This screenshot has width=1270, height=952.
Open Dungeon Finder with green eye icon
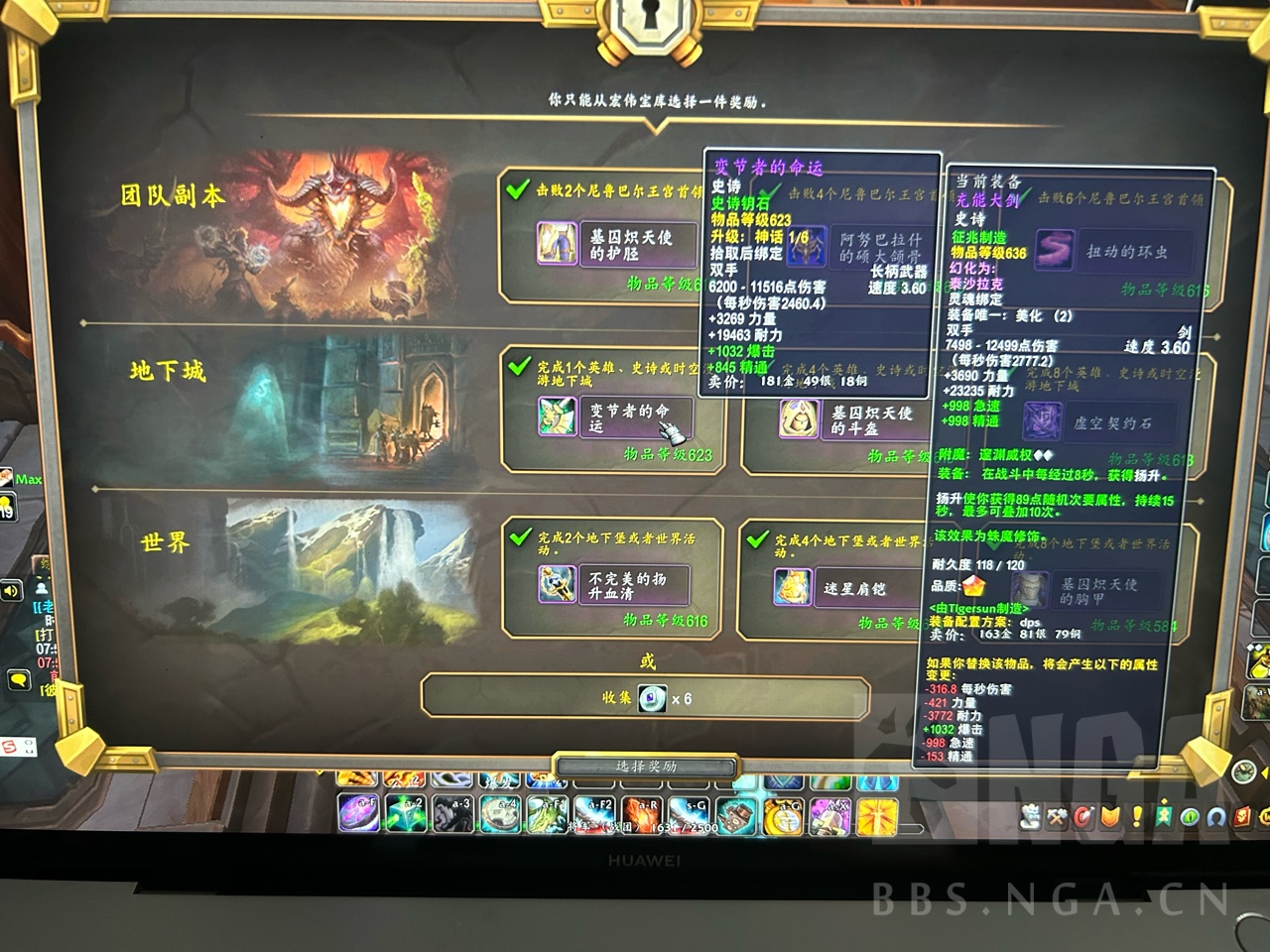coord(1190,816)
